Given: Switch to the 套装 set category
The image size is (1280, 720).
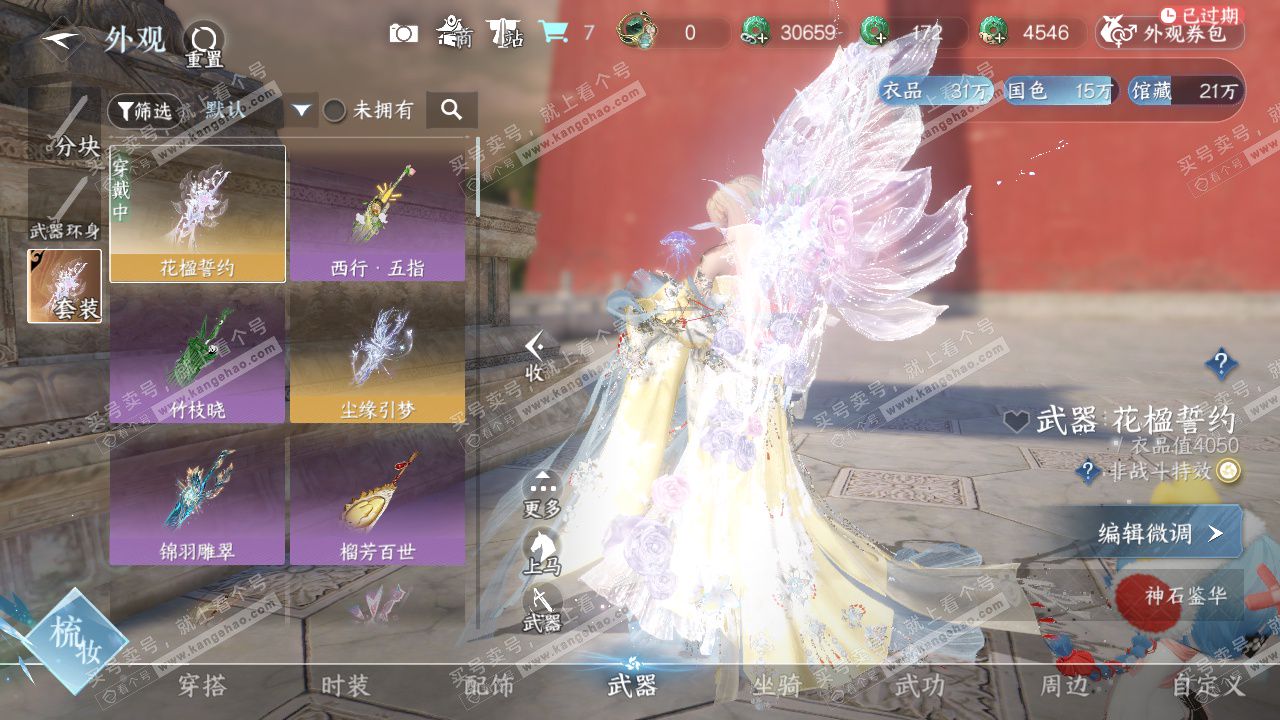Looking at the screenshot, I should point(65,286).
